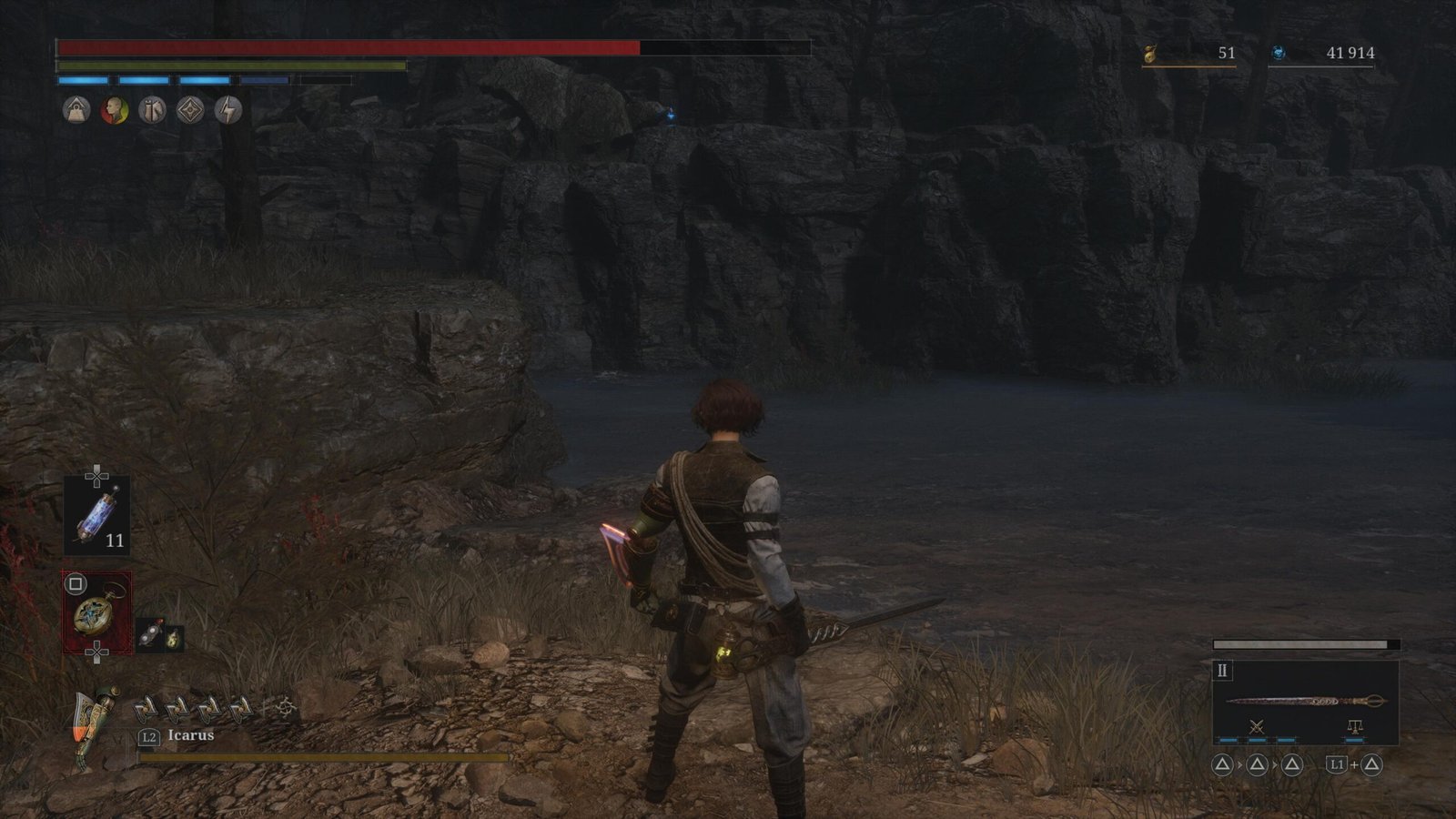Click the weapon slot II indicator
The image size is (1456, 819).
coord(1222,671)
